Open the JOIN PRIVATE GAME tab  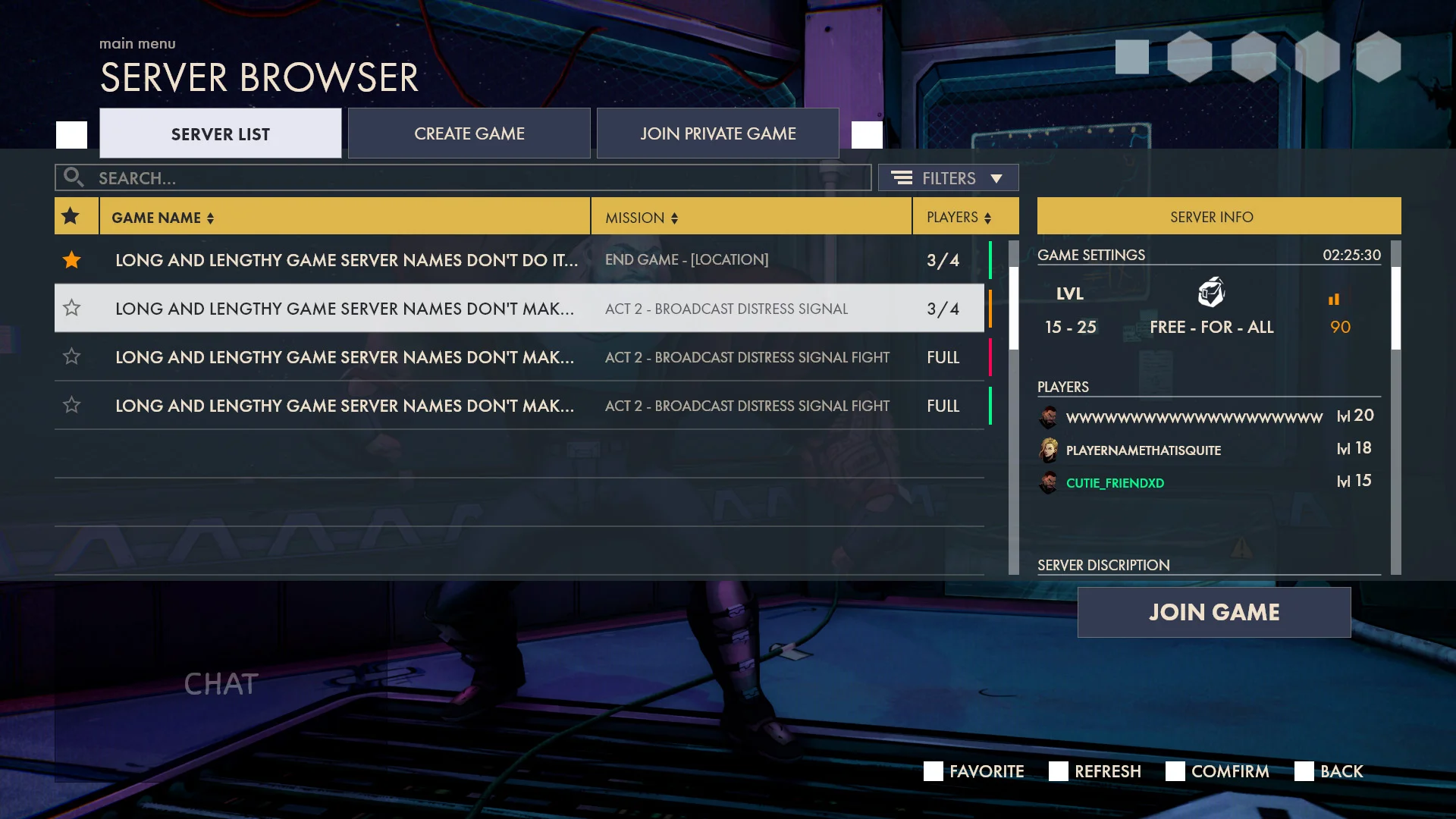717,133
